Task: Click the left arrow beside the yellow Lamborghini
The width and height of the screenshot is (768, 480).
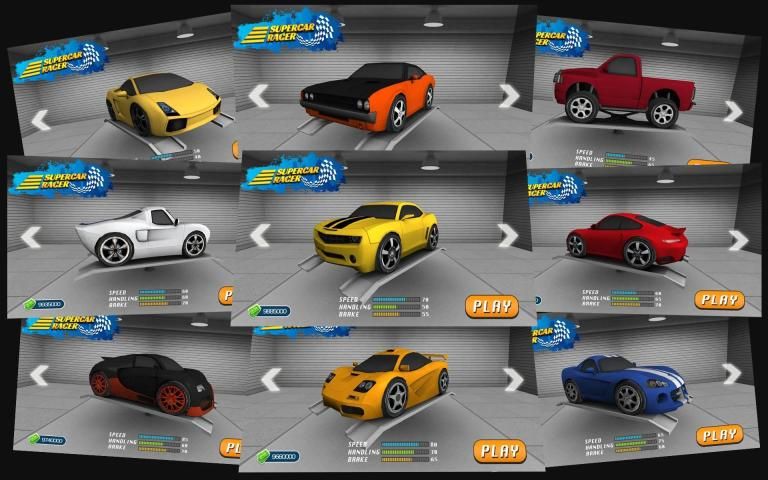Action: point(41,121)
